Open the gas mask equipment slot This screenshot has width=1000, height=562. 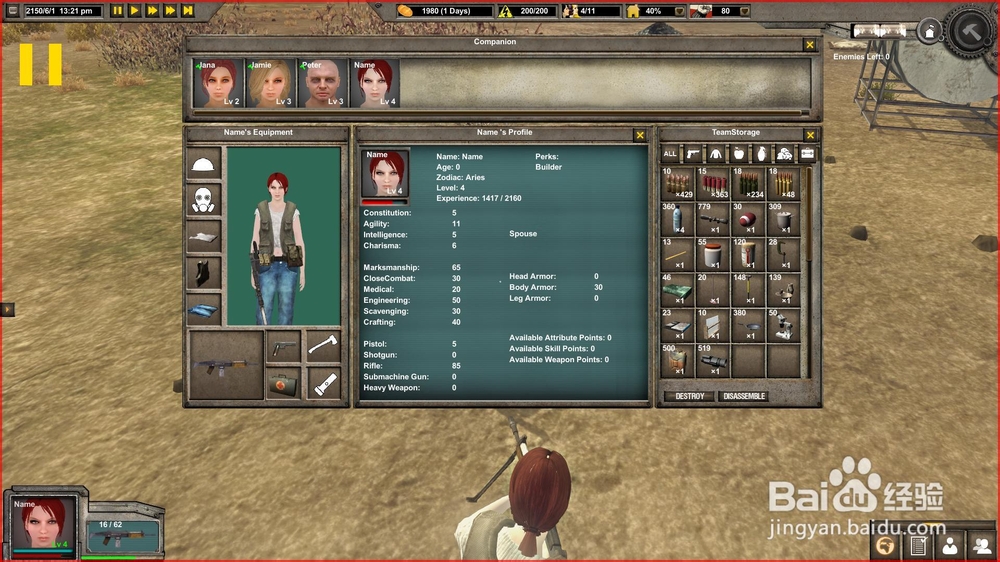(204, 200)
